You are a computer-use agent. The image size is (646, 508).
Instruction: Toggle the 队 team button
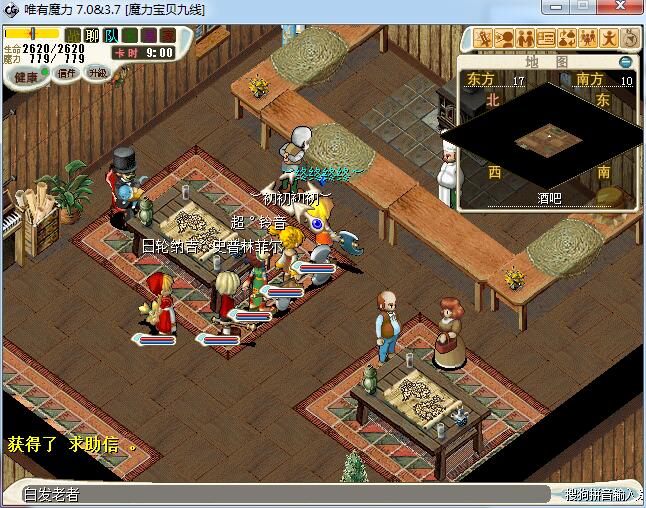point(111,36)
